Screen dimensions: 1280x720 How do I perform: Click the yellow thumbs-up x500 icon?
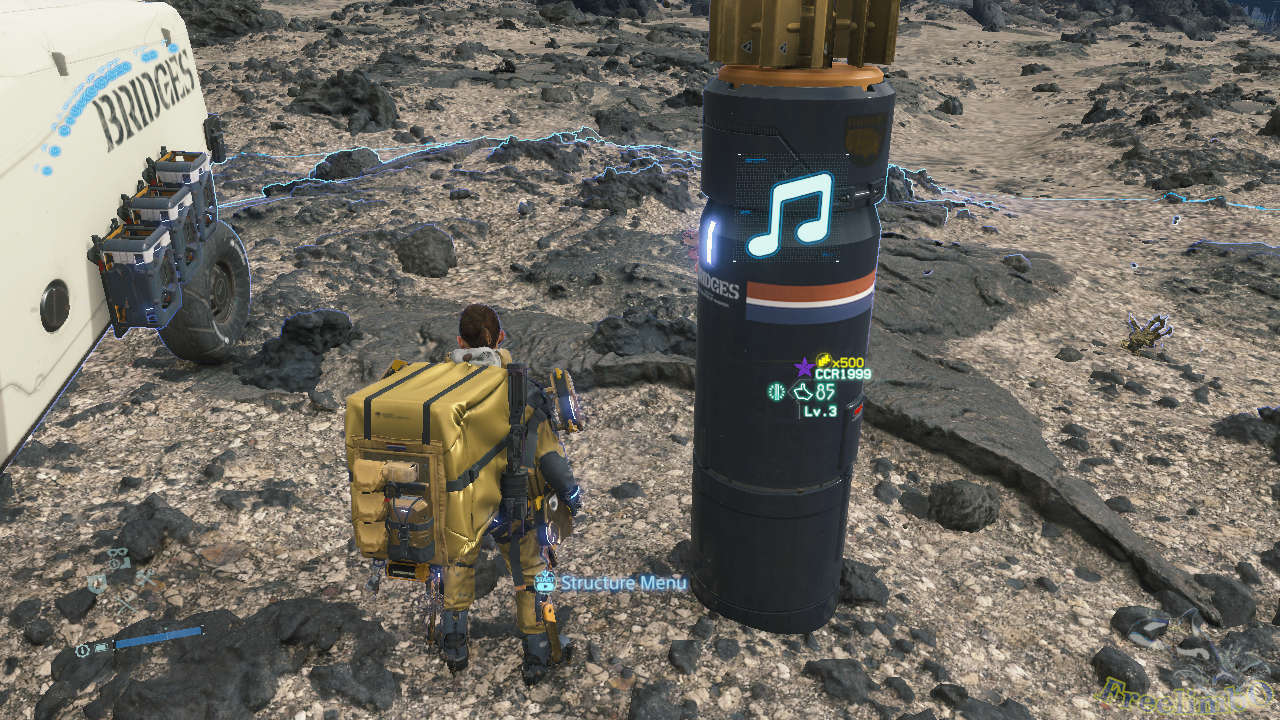[x=825, y=362]
